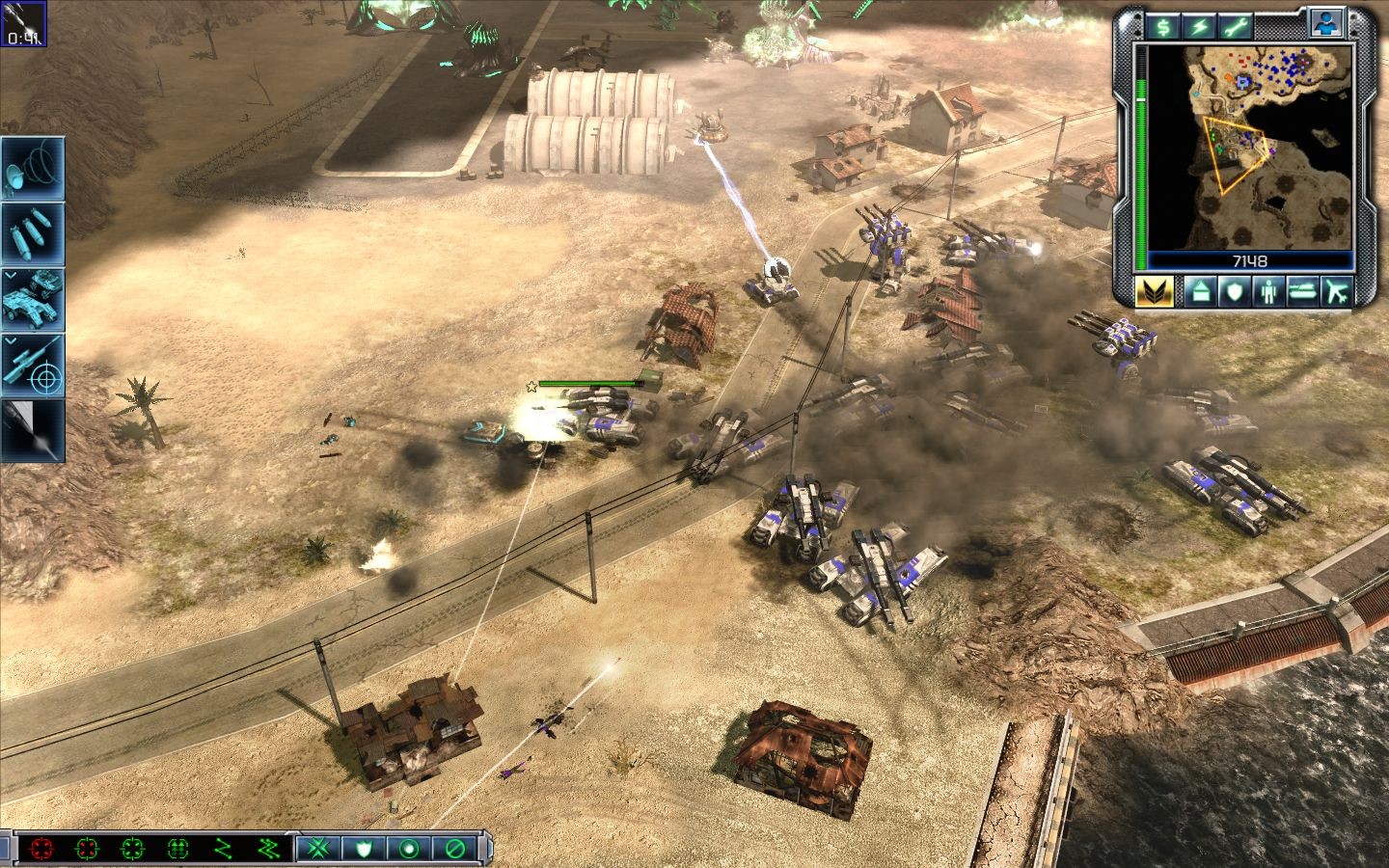1389x868 pixels.
Task: Click the player communications portrait button
Action: click(1327, 25)
